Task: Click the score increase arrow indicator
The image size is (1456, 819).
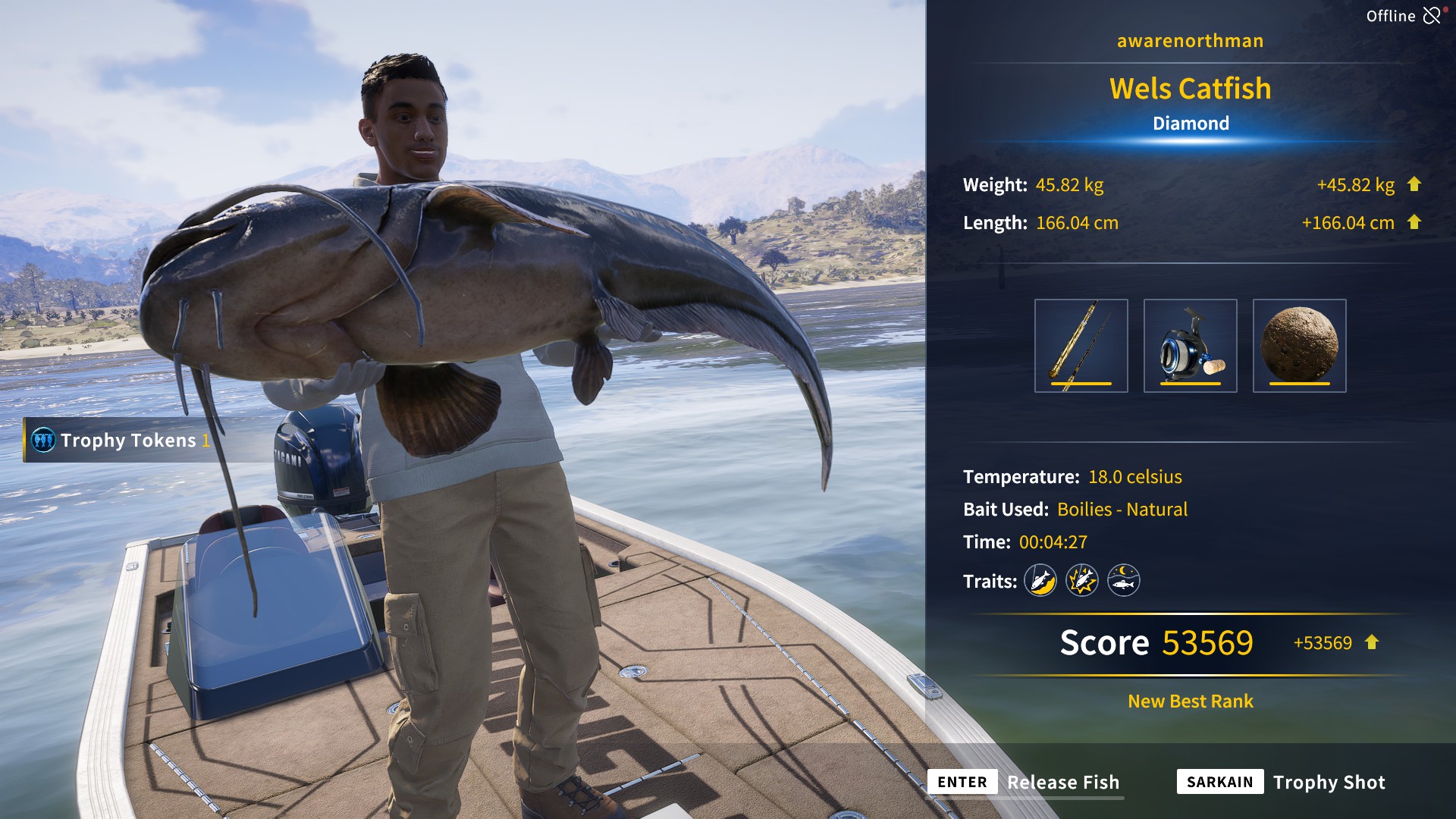Action: [1370, 643]
